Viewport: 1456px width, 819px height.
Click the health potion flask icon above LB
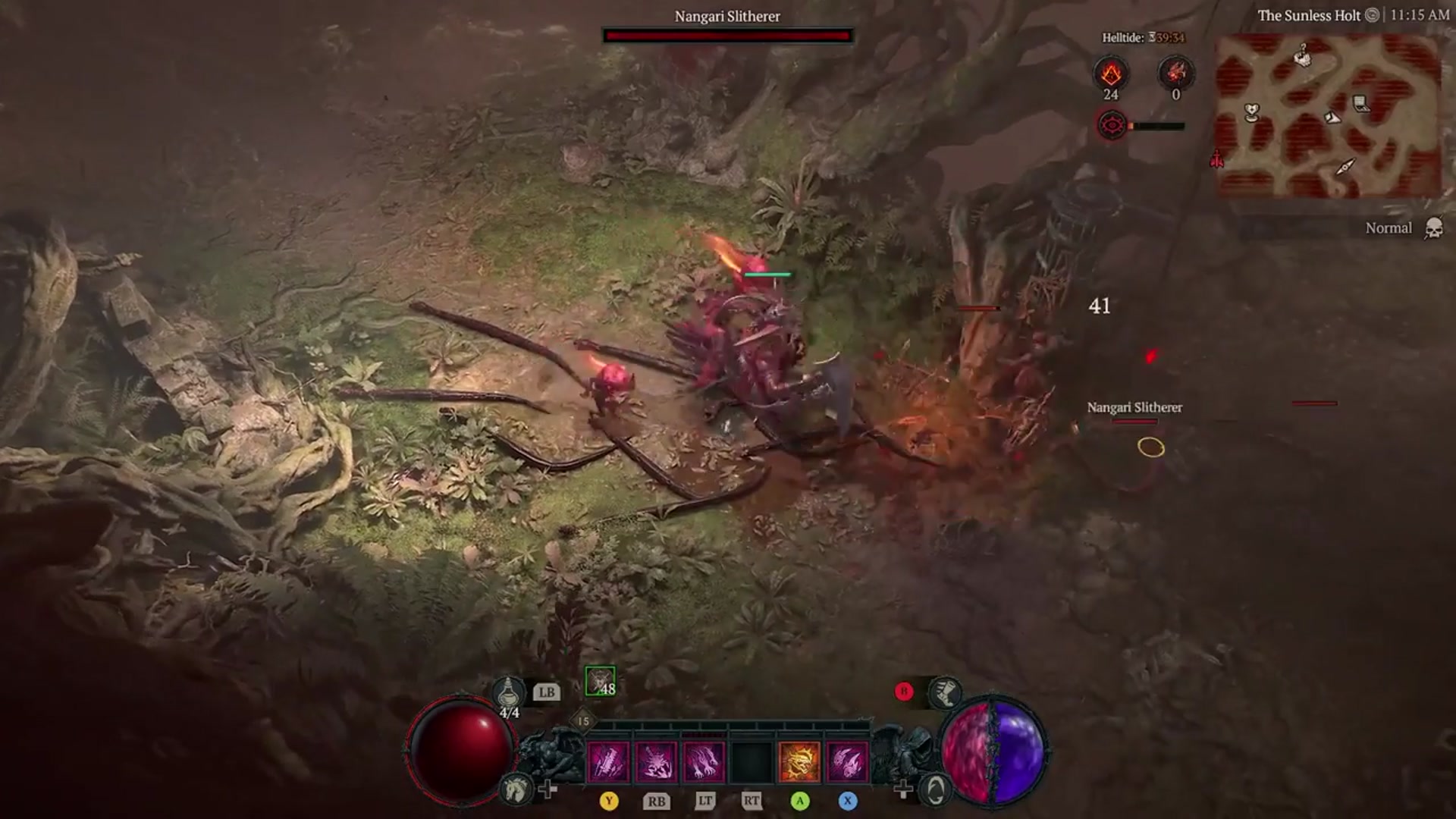pyautogui.click(x=507, y=692)
